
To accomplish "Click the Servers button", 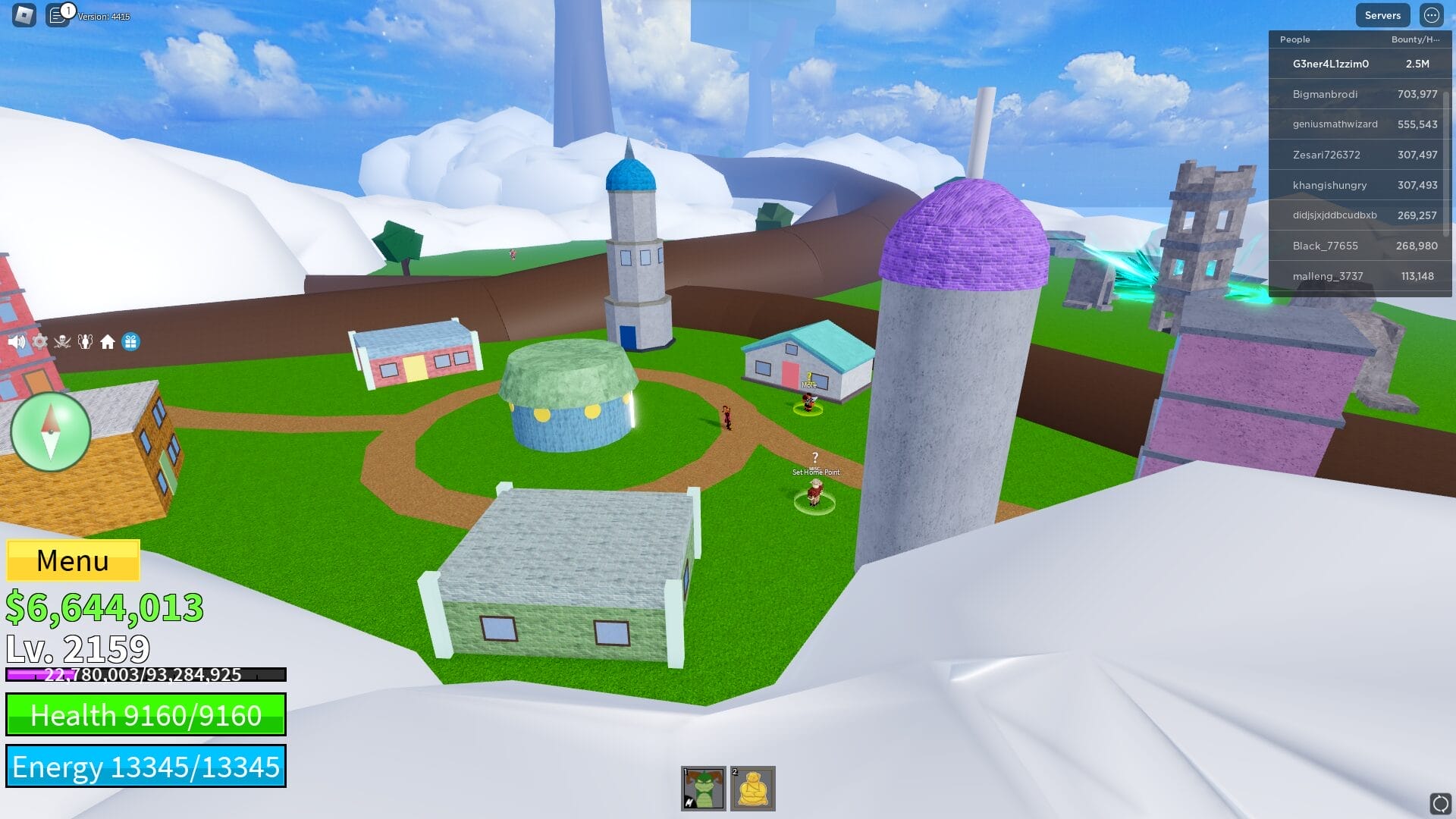I will point(1382,15).
